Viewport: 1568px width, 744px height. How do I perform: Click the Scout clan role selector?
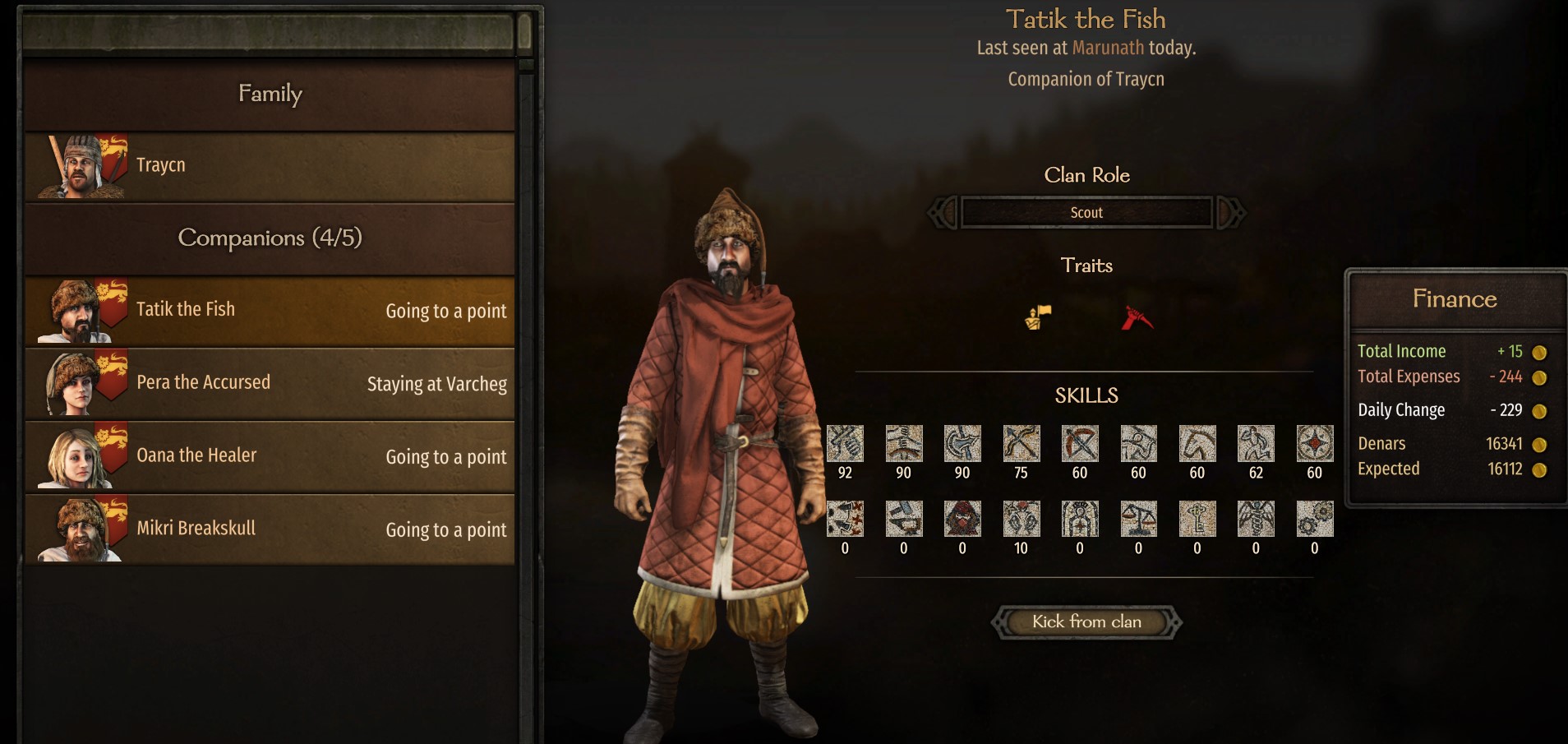1086,213
